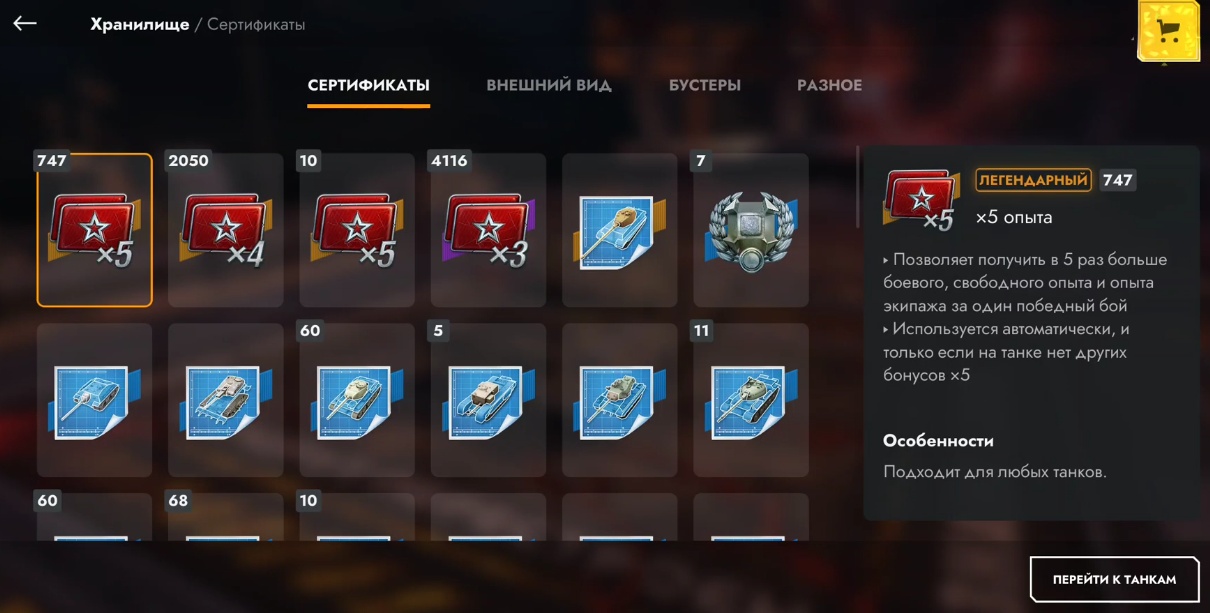Viewport: 1210px width, 613px height.
Task: Select the Сертификаты tab
Action: (368, 86)
